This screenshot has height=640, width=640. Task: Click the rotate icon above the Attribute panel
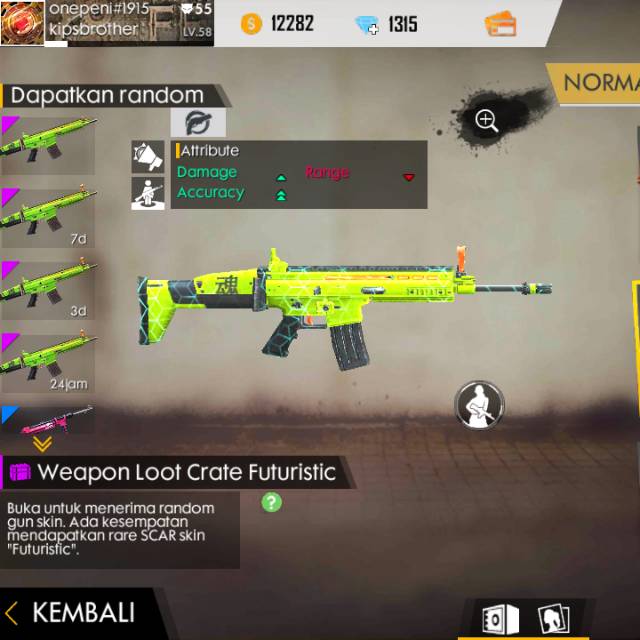pos(197,123)
